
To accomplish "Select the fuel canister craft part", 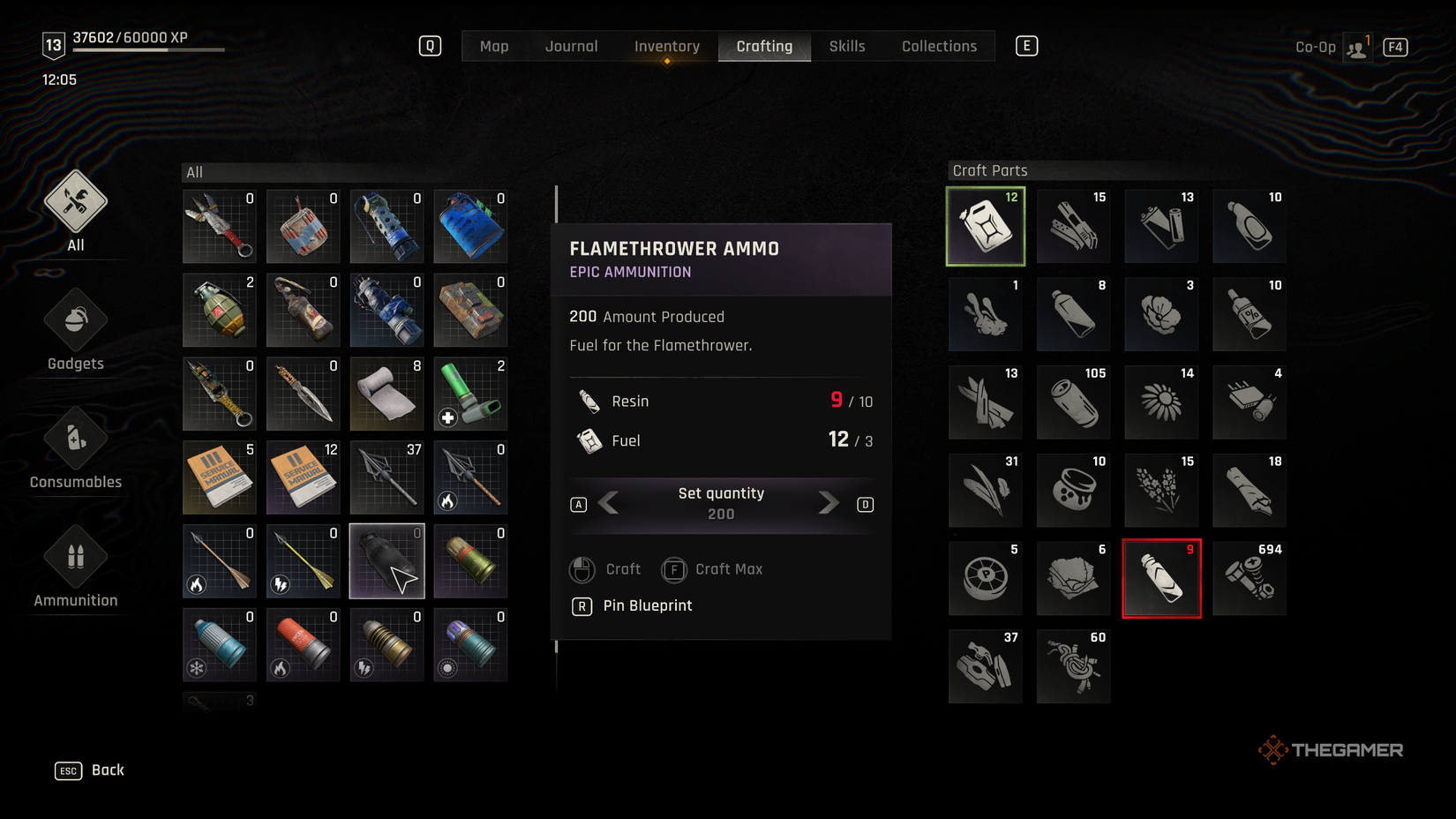I will [x=985, y=226].
